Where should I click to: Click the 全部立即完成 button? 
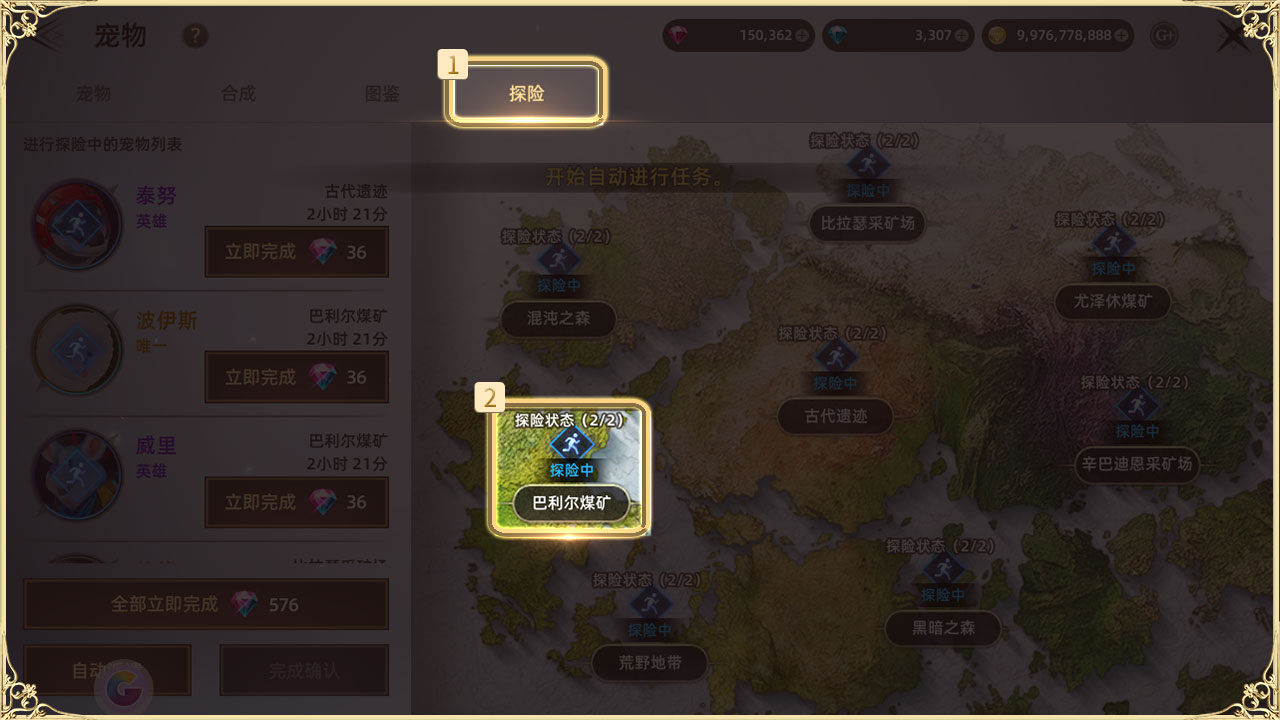click(206, 604)
